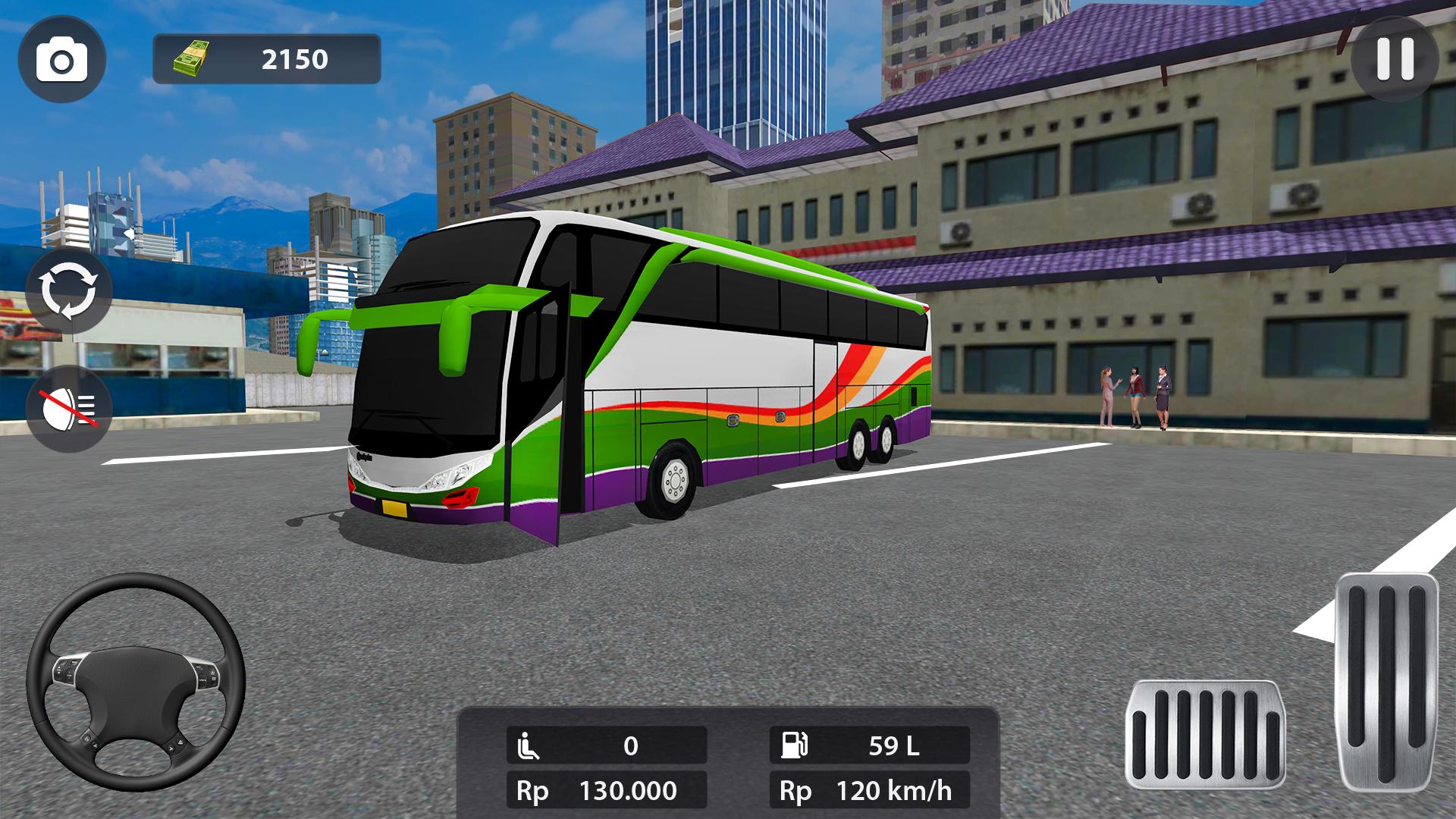
Task: Click the camera screenshot icon
Action: 64,58
